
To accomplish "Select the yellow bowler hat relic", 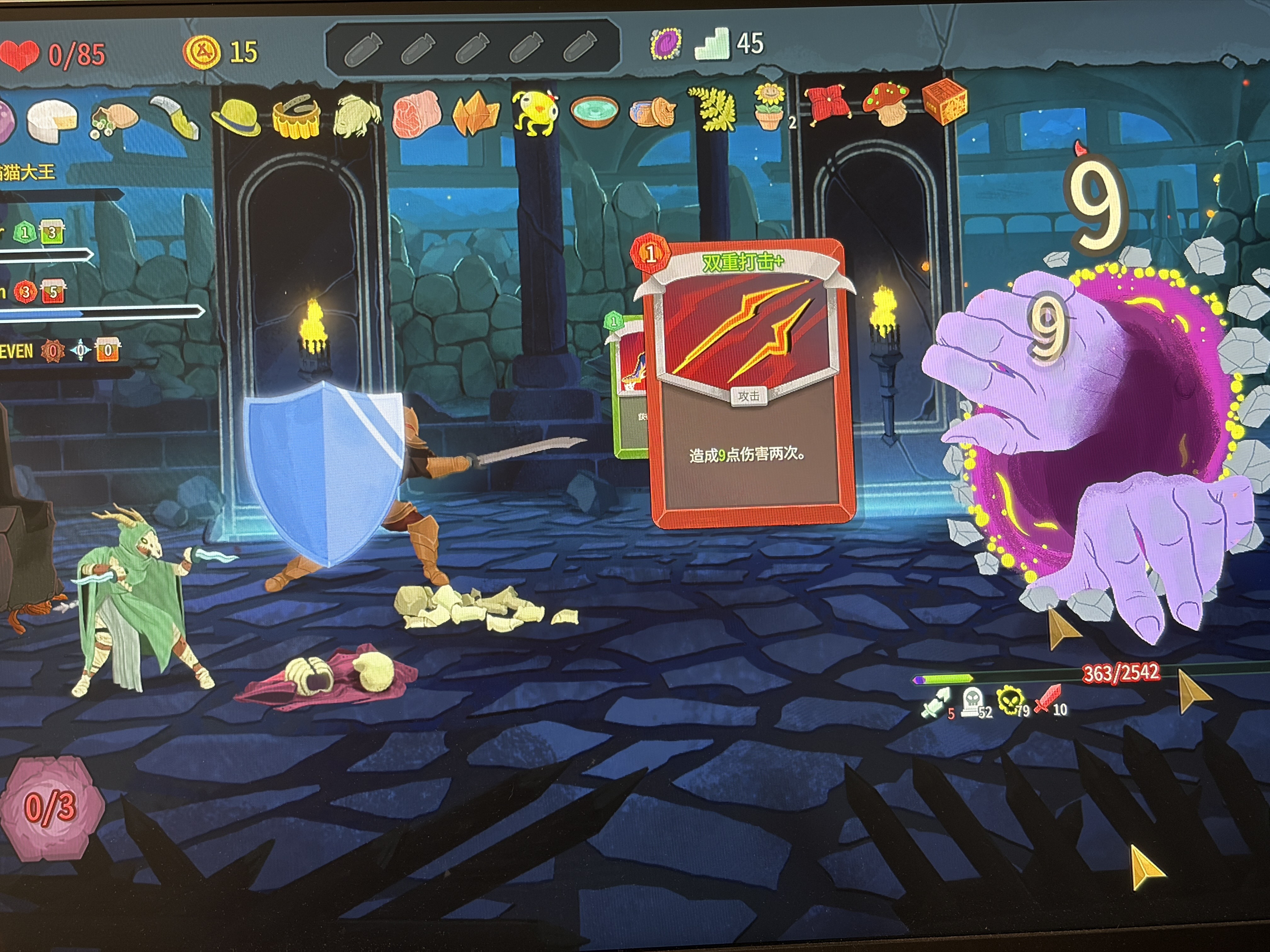I will (235, 116).
